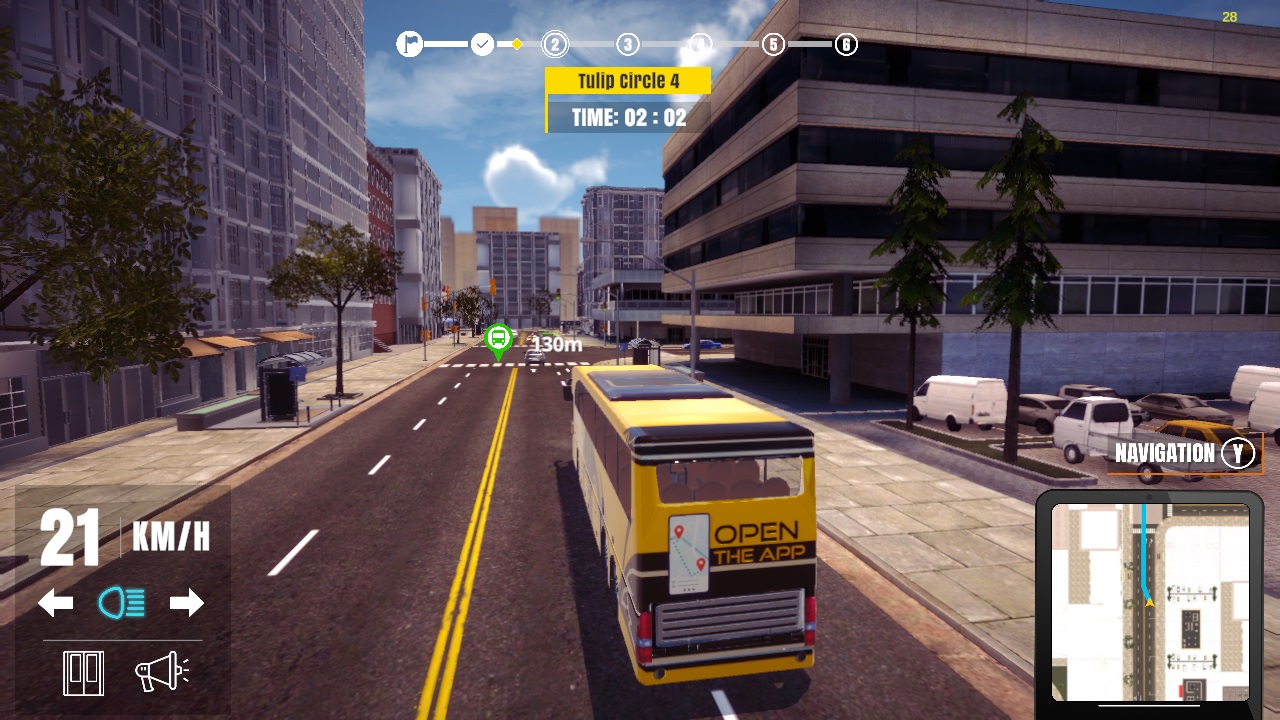Click the circular Y icon next to NAVIGATION

1237,453
